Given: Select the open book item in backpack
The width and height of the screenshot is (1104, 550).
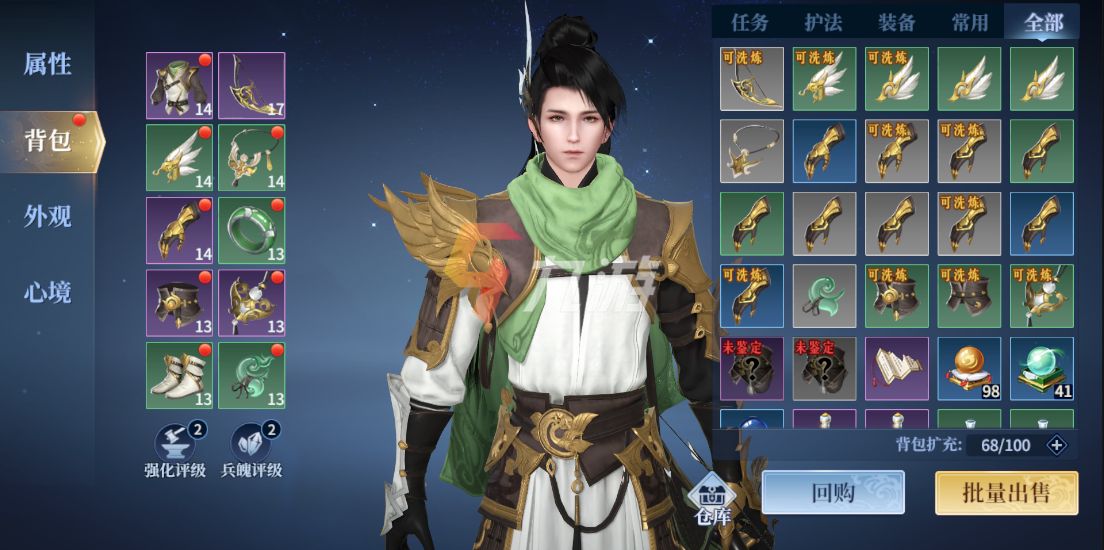Looking at the screenshot, I should pos(896,368).
